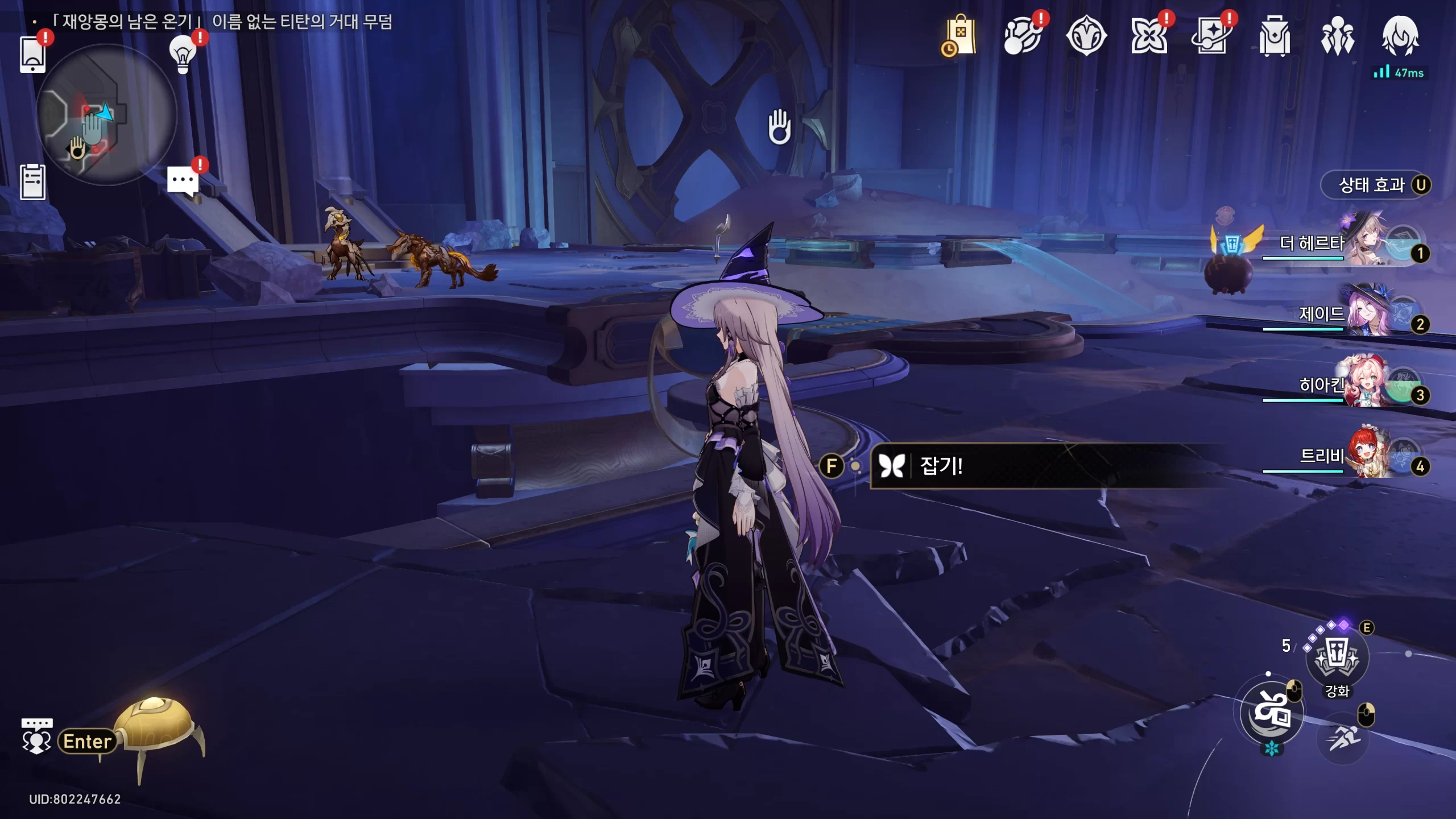The width and height of the screenshot is (1456, 819).
Task: Open the character portrait menu
Action: click(x=1400, y=36)
